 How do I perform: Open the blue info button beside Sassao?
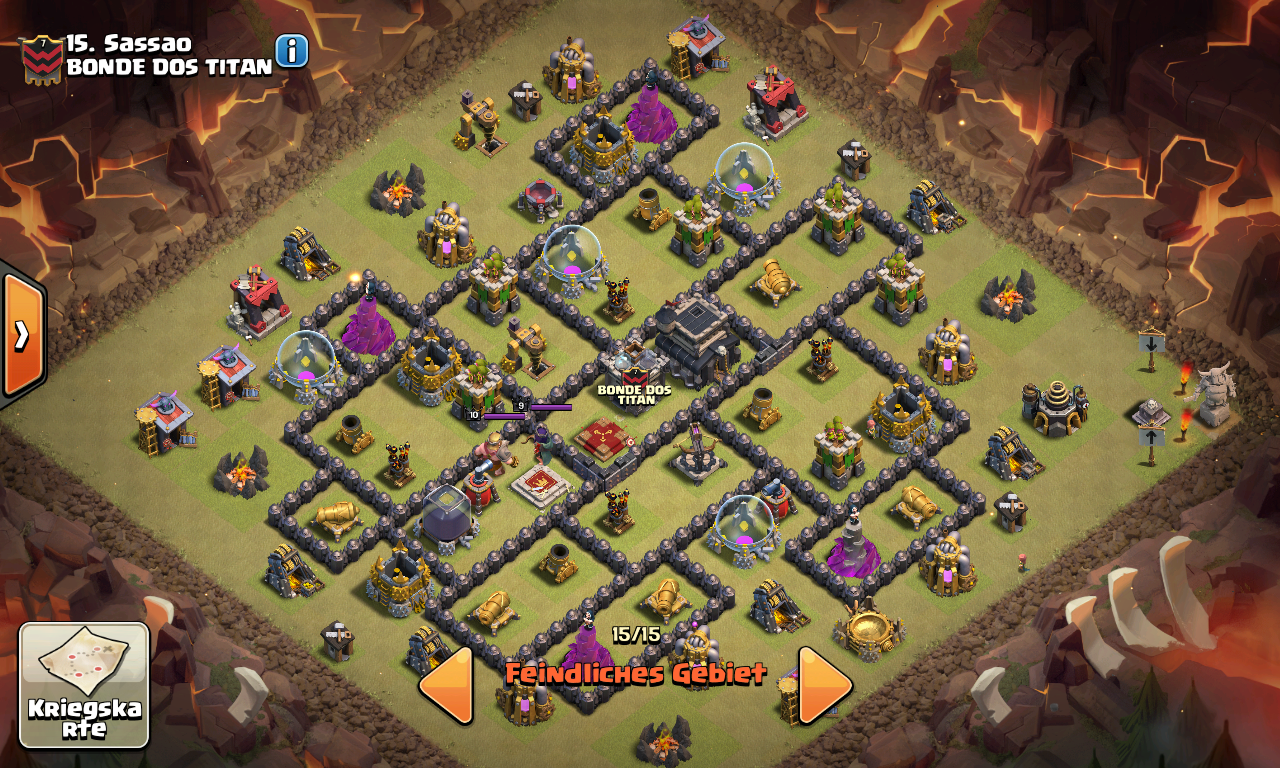[291, 50]
